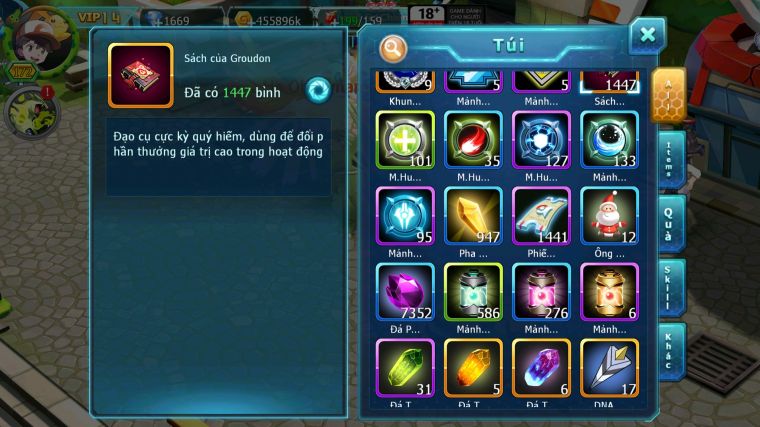Select the green cross item with 101
Screen dimensions: 760x427
[x=405, y=139]
